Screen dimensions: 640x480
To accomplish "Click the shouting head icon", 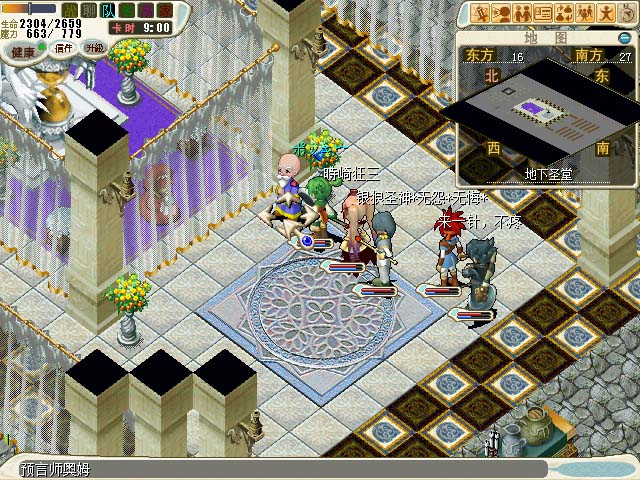I will pyautogui.click(x=501, y=13).
